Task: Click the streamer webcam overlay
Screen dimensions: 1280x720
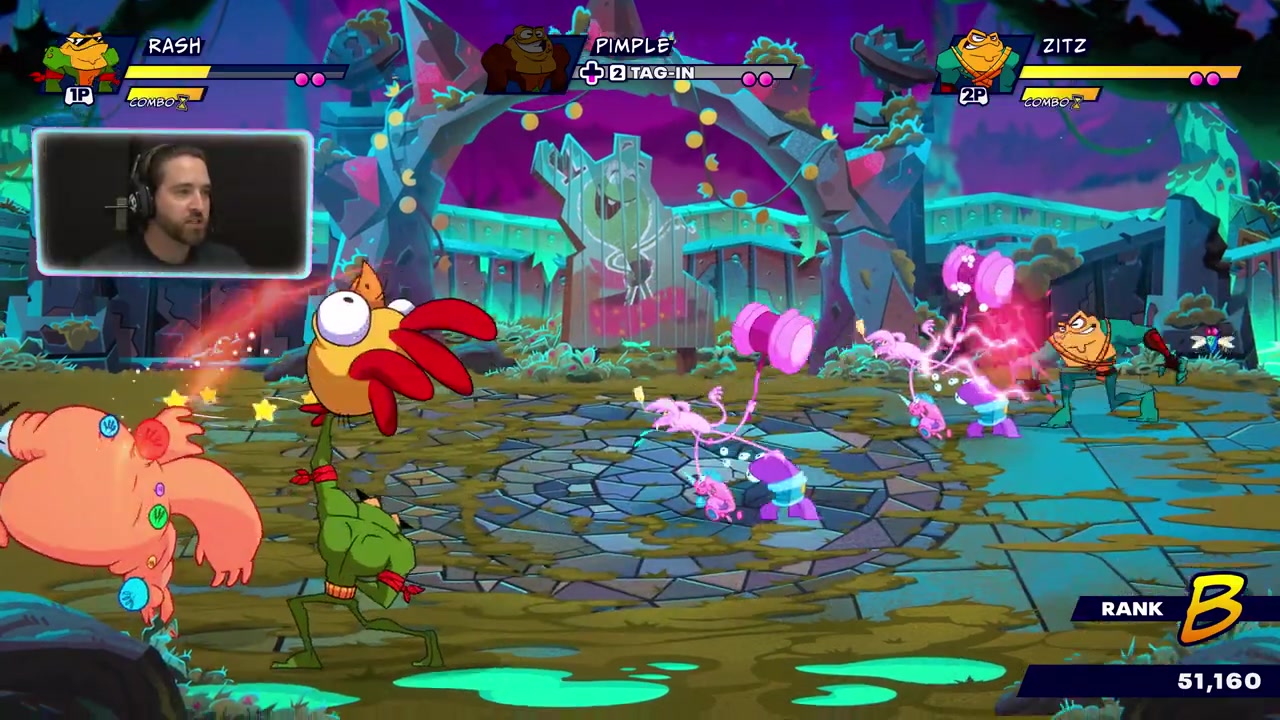Action: 173,203
